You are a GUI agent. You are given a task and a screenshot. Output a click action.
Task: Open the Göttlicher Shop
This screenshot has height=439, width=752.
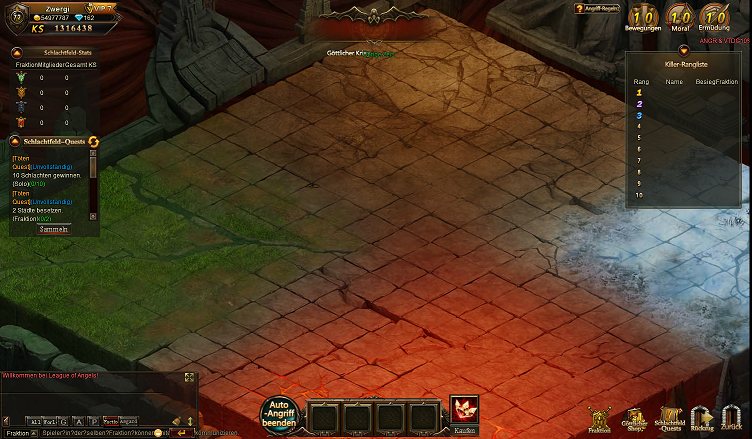(635, 418)
